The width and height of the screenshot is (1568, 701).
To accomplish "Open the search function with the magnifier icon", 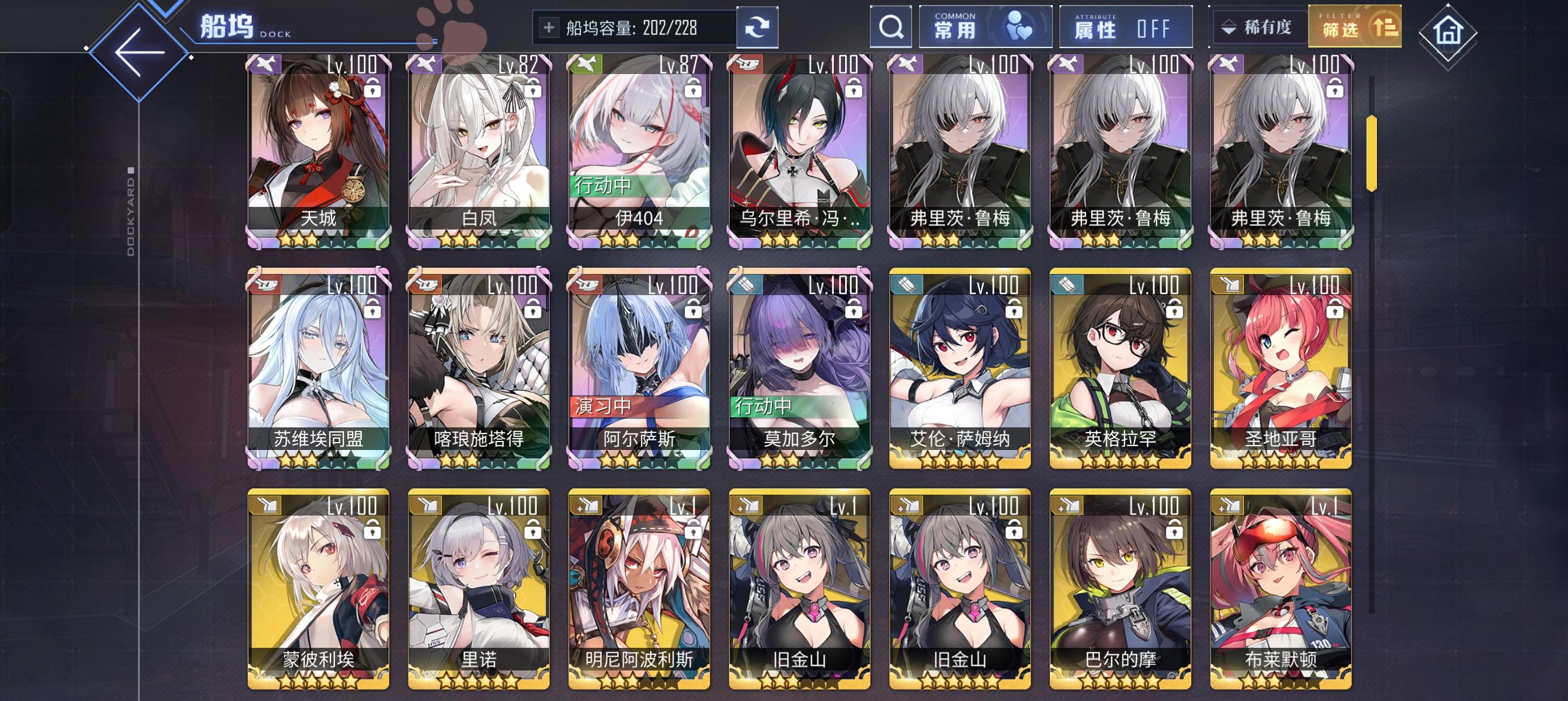I will coord(891,27).
